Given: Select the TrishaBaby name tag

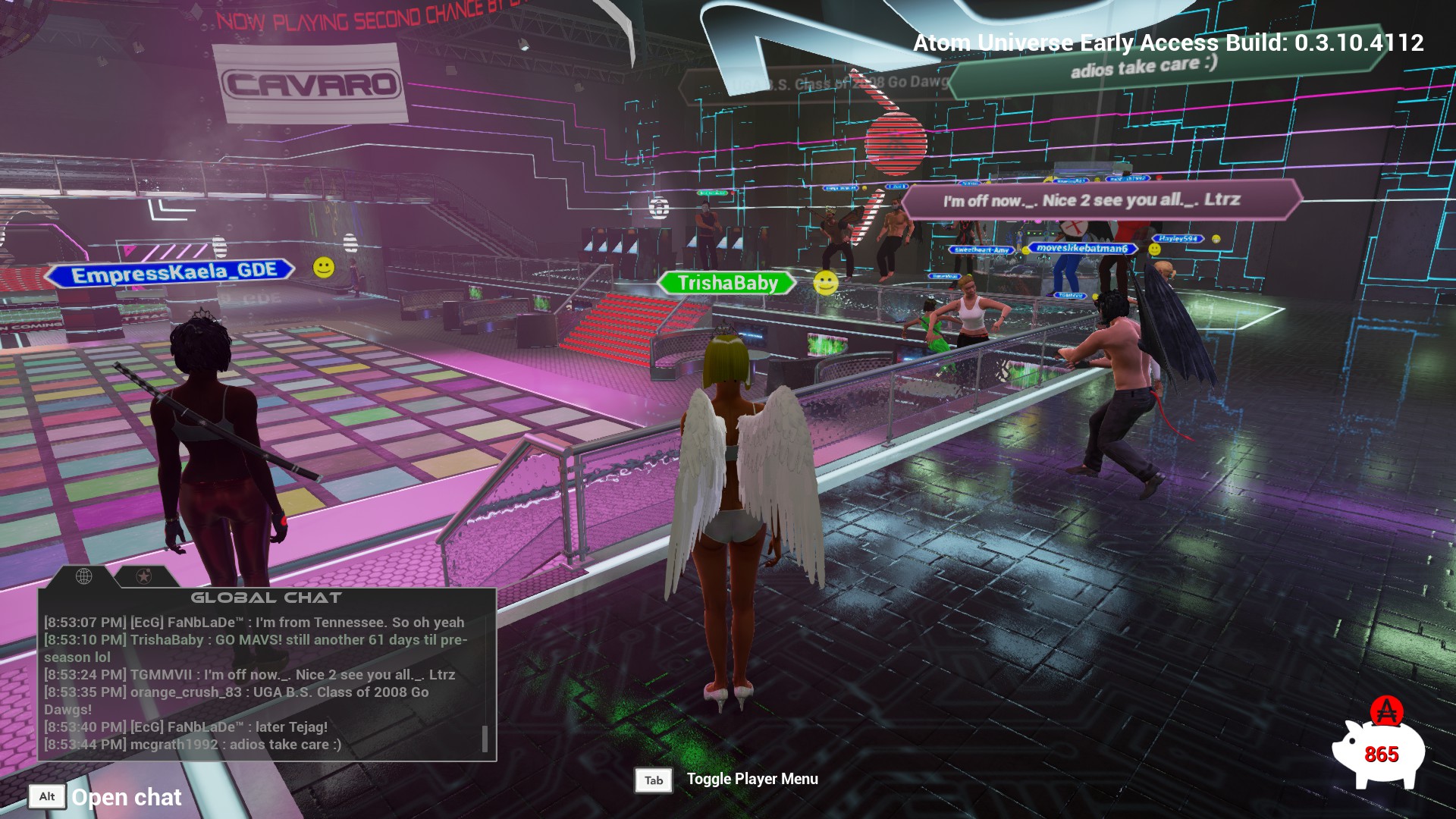Looking at the screenshot, I should (726, 284).
